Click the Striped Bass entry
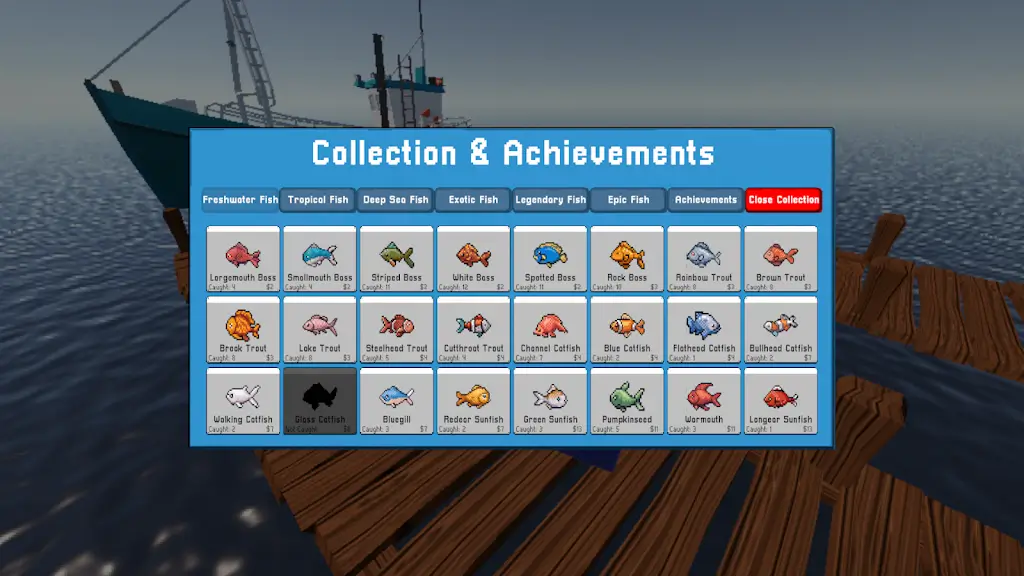1024x576 pixels. pos(397,259)
